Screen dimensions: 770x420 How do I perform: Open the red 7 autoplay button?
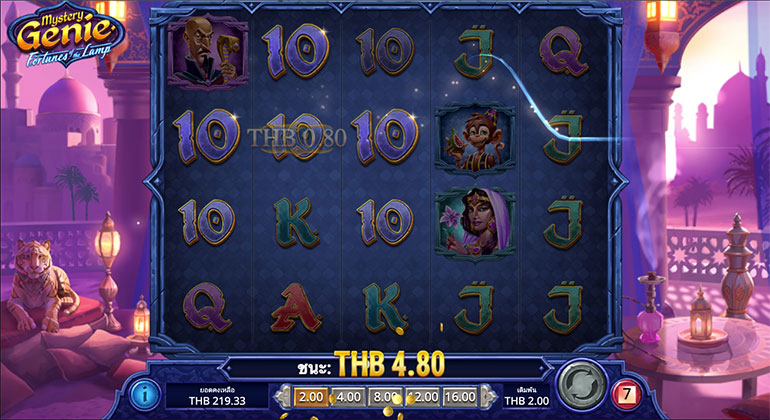click(625, 390)
